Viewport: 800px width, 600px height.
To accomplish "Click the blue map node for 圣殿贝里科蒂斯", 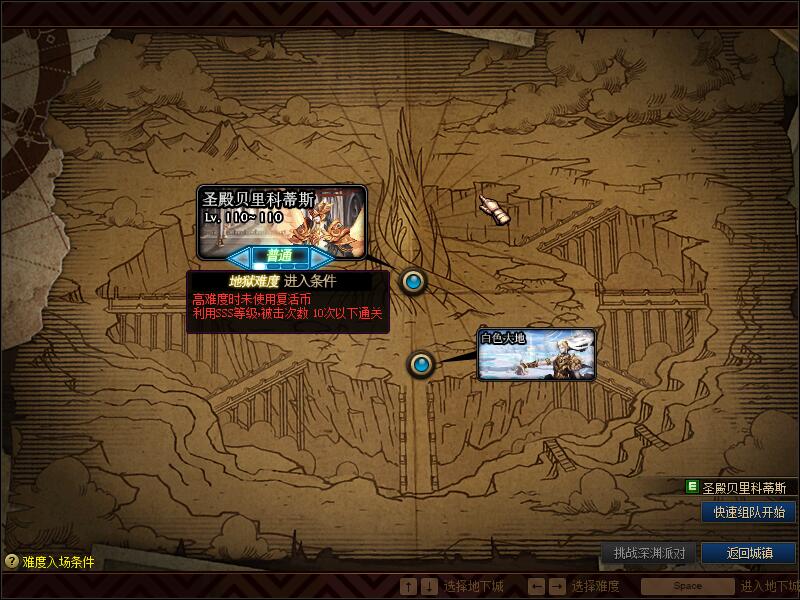I will click(413, 282).
